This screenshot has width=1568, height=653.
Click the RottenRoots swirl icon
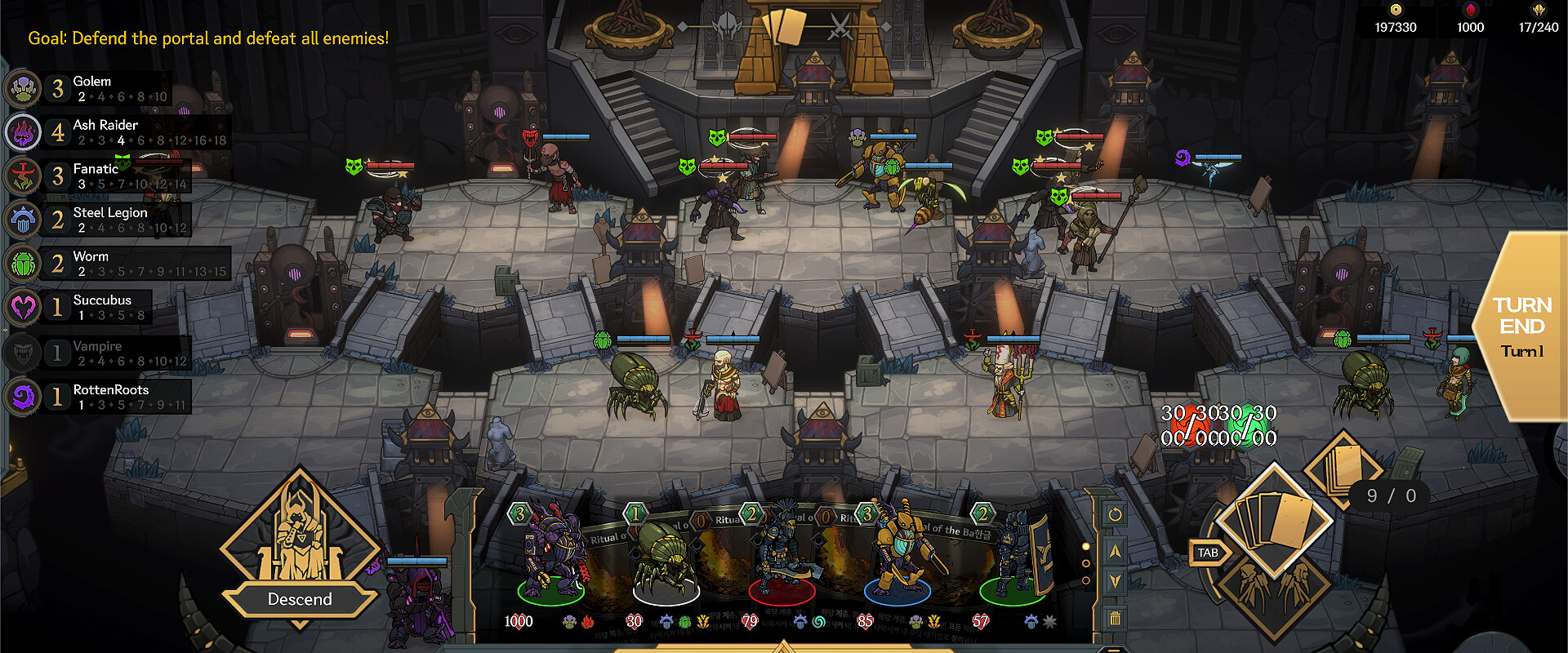[x=22, y=397]
